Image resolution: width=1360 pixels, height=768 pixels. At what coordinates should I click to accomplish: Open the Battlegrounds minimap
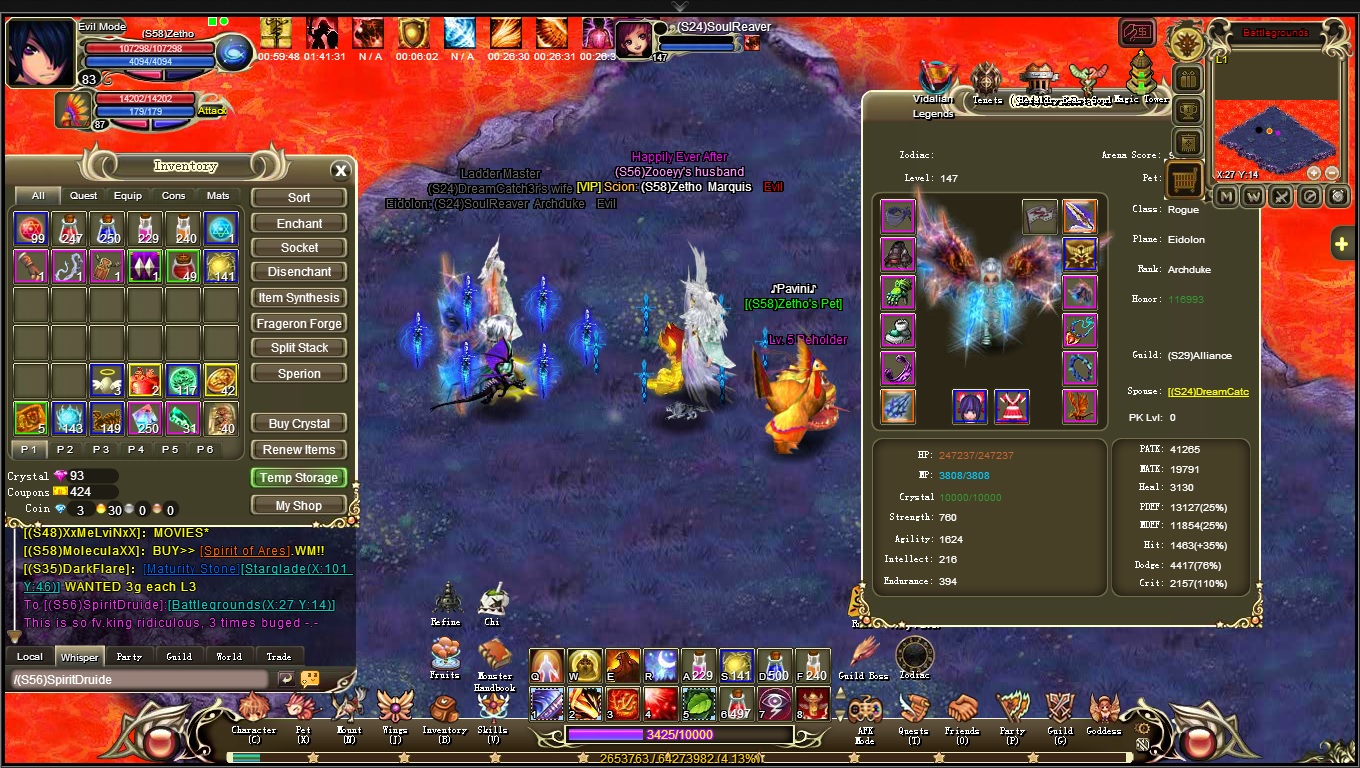point(1274,132)
